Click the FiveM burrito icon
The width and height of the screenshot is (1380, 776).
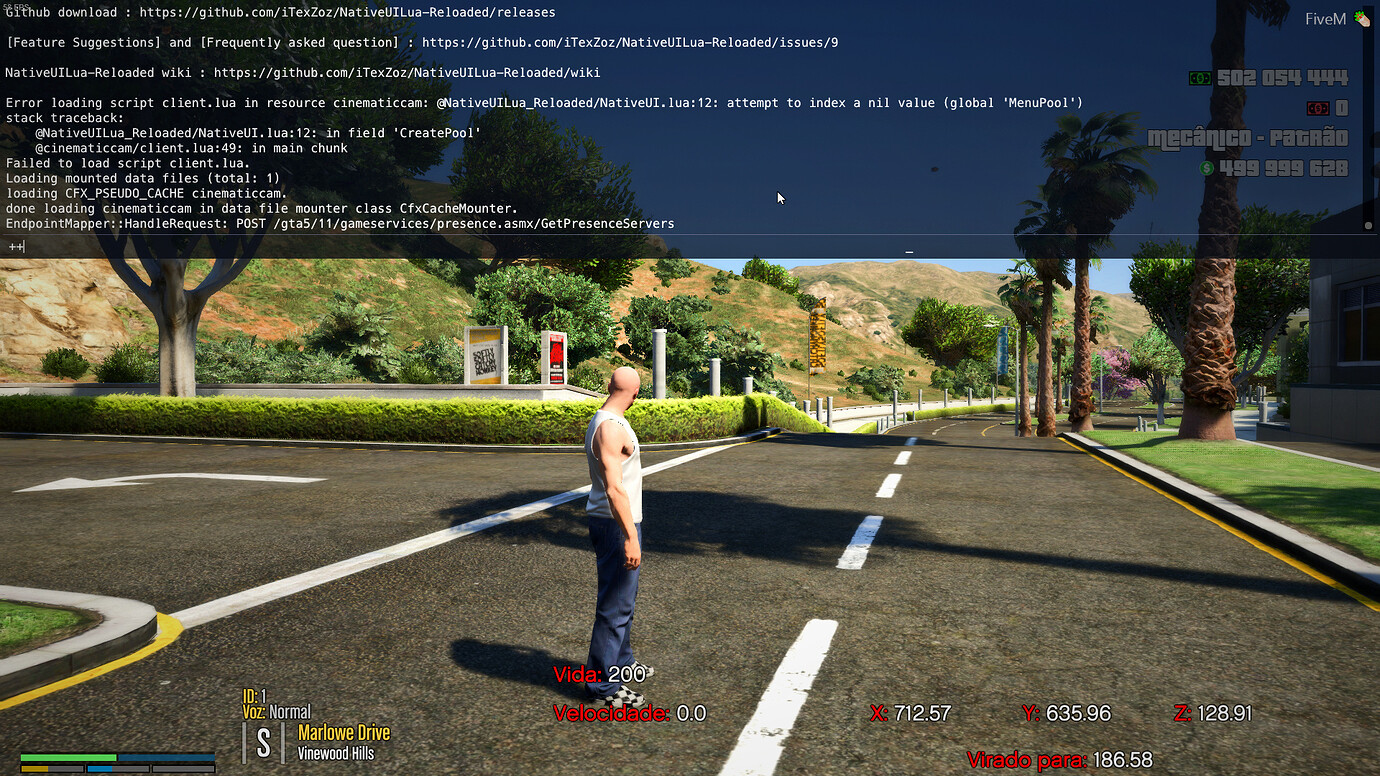click(1361, 17)
